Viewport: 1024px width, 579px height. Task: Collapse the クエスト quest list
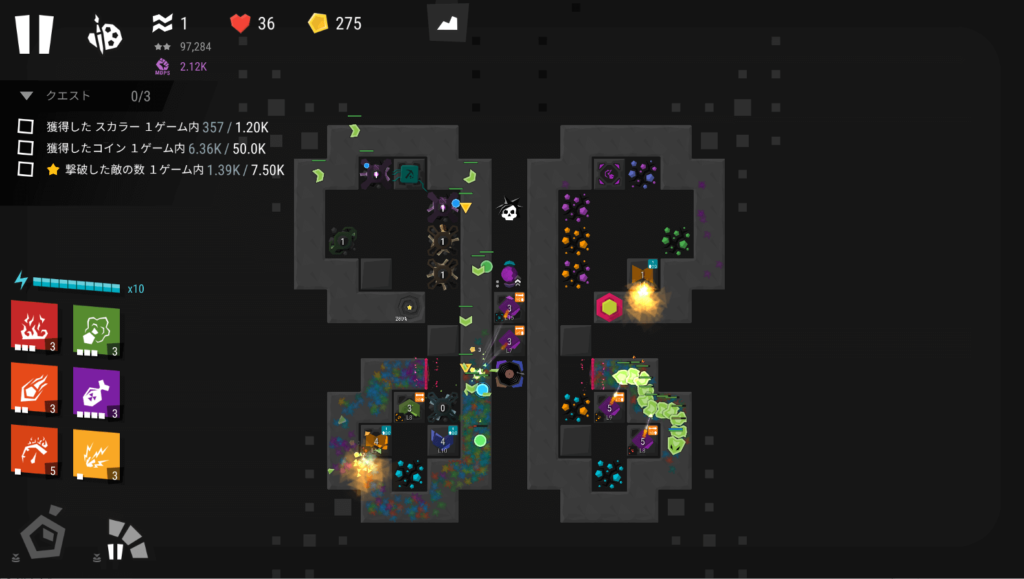27,96
